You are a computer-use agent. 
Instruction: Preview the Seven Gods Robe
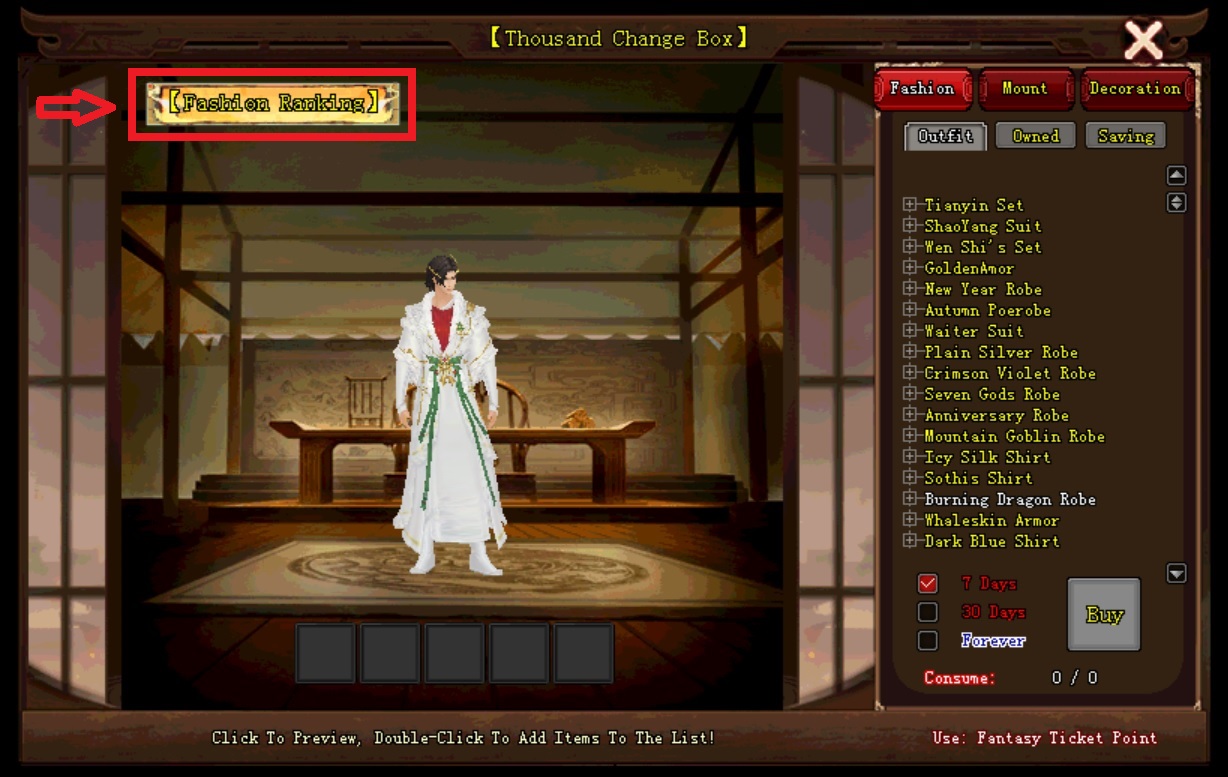tap(991, 394)
